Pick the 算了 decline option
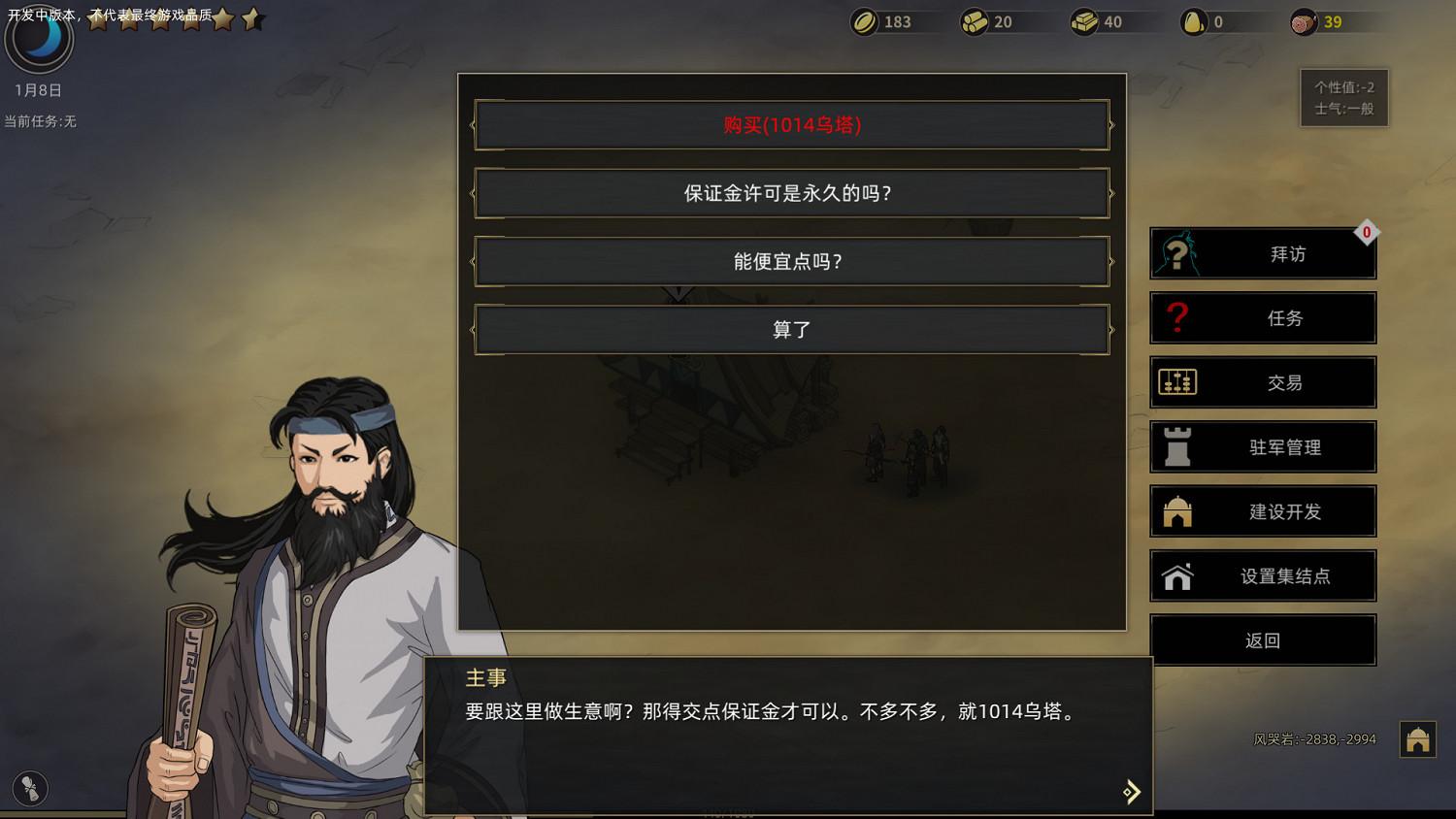This screenshot has width=1456, height=819. 791,329
